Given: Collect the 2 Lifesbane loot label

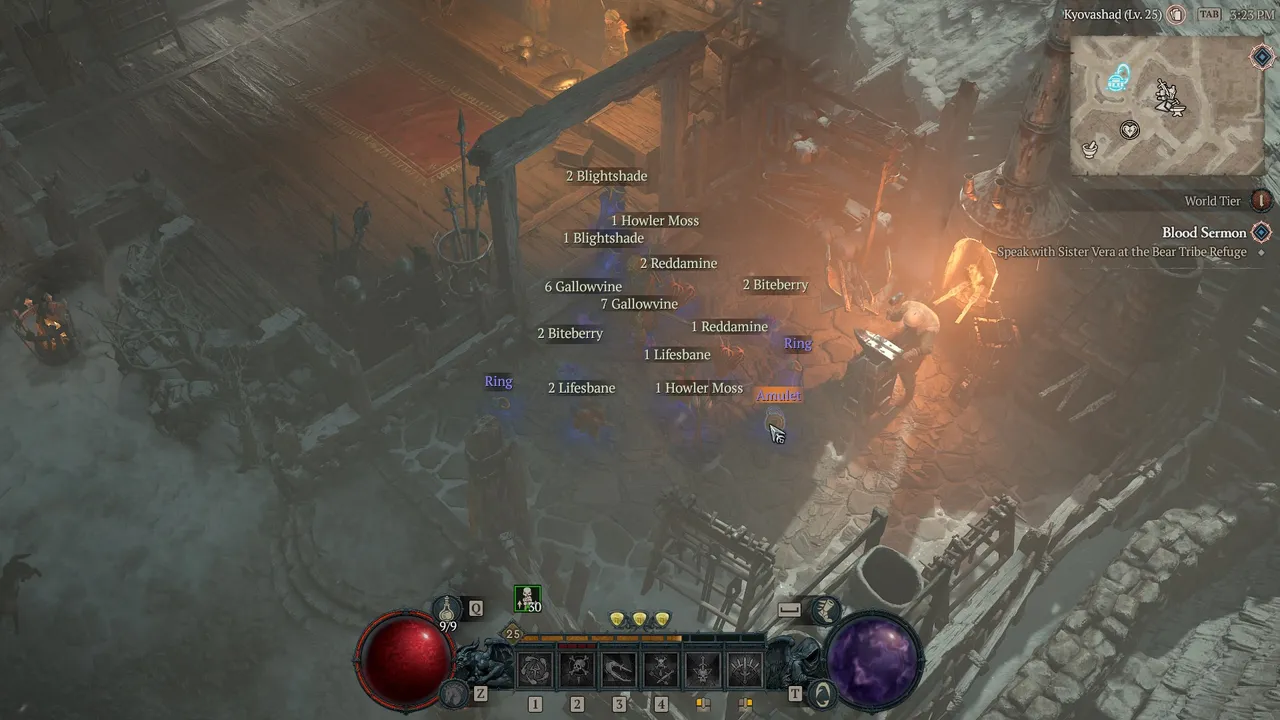Looking at the screenshot, I should 581,388.
